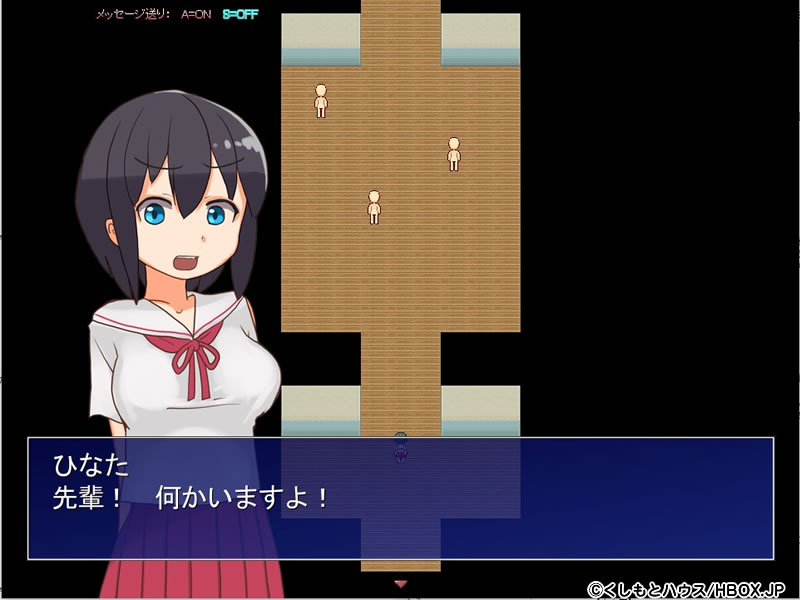The height and width of the screenshot is (600, 800).
Task: Click the red continue arrow below the dialogue
Action: (401, 582)
